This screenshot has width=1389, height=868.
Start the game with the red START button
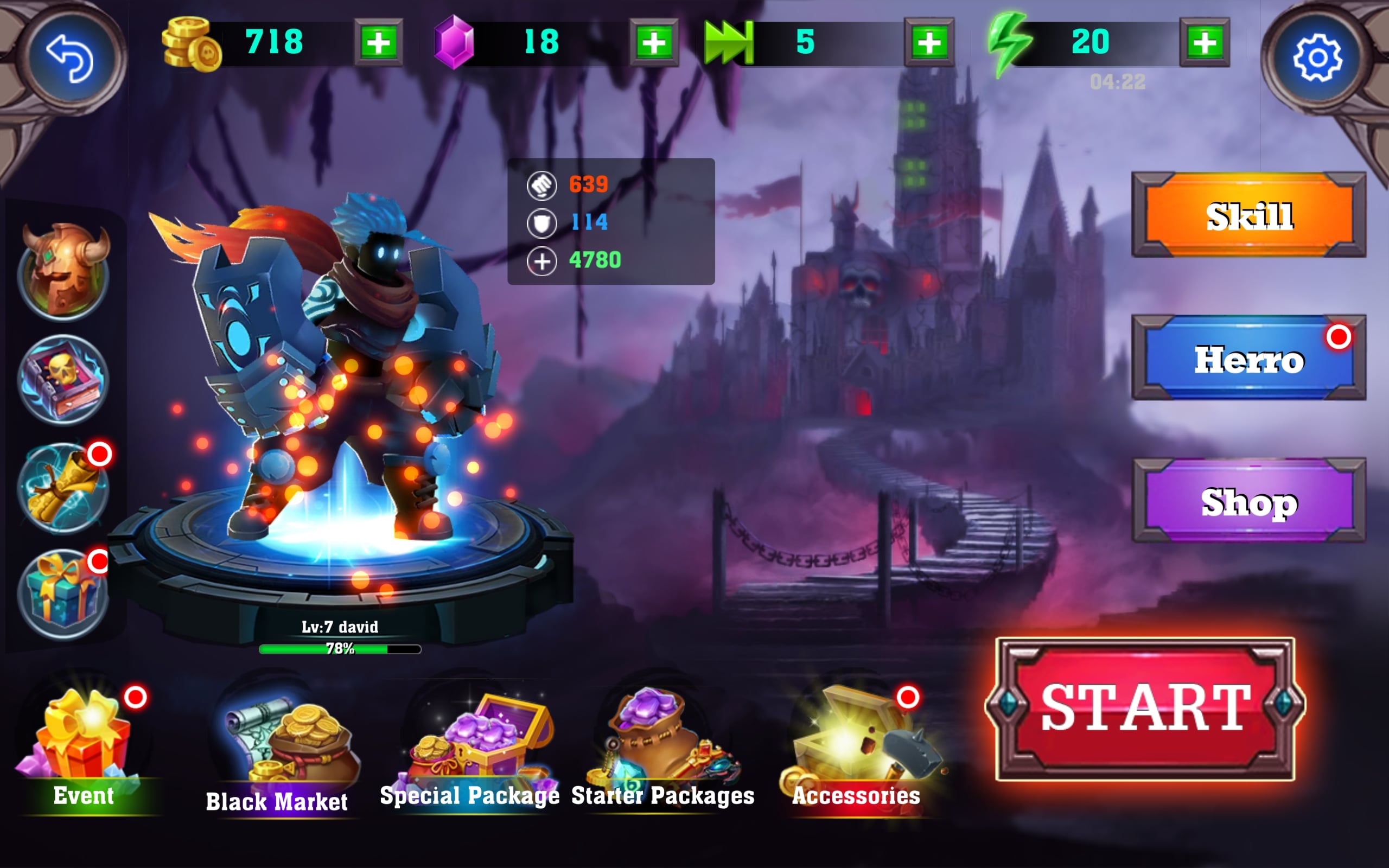pyautogui.click(x=1144, y=709)
